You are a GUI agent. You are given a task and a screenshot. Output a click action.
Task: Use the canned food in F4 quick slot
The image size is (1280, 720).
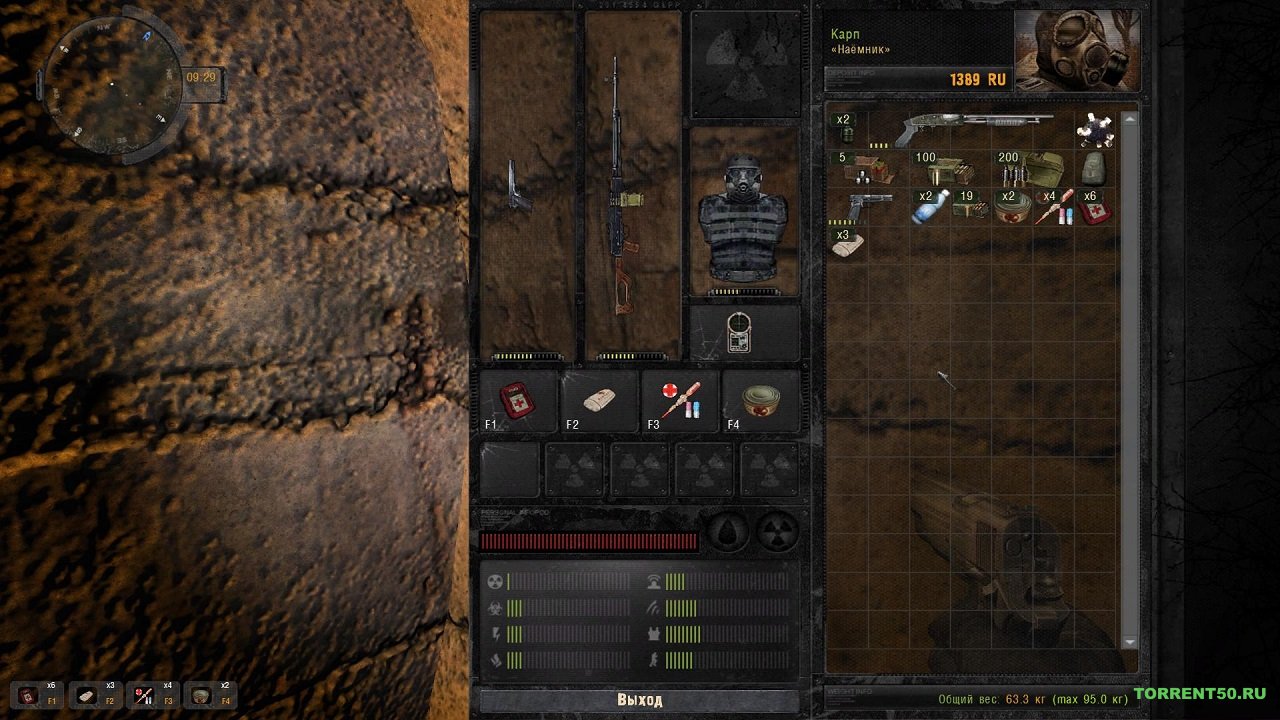[761, 400]
